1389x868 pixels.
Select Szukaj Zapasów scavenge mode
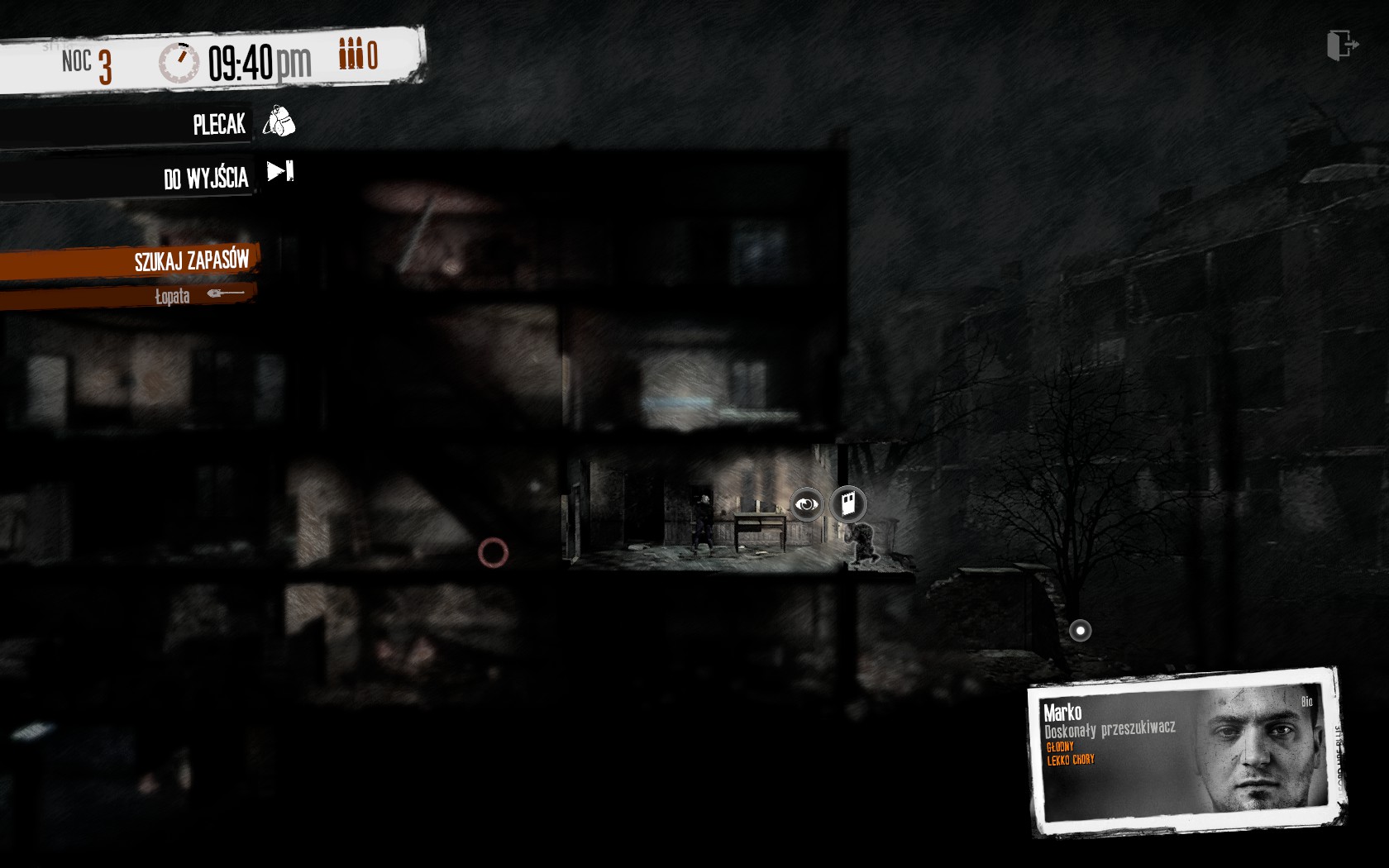pos(191,261)
